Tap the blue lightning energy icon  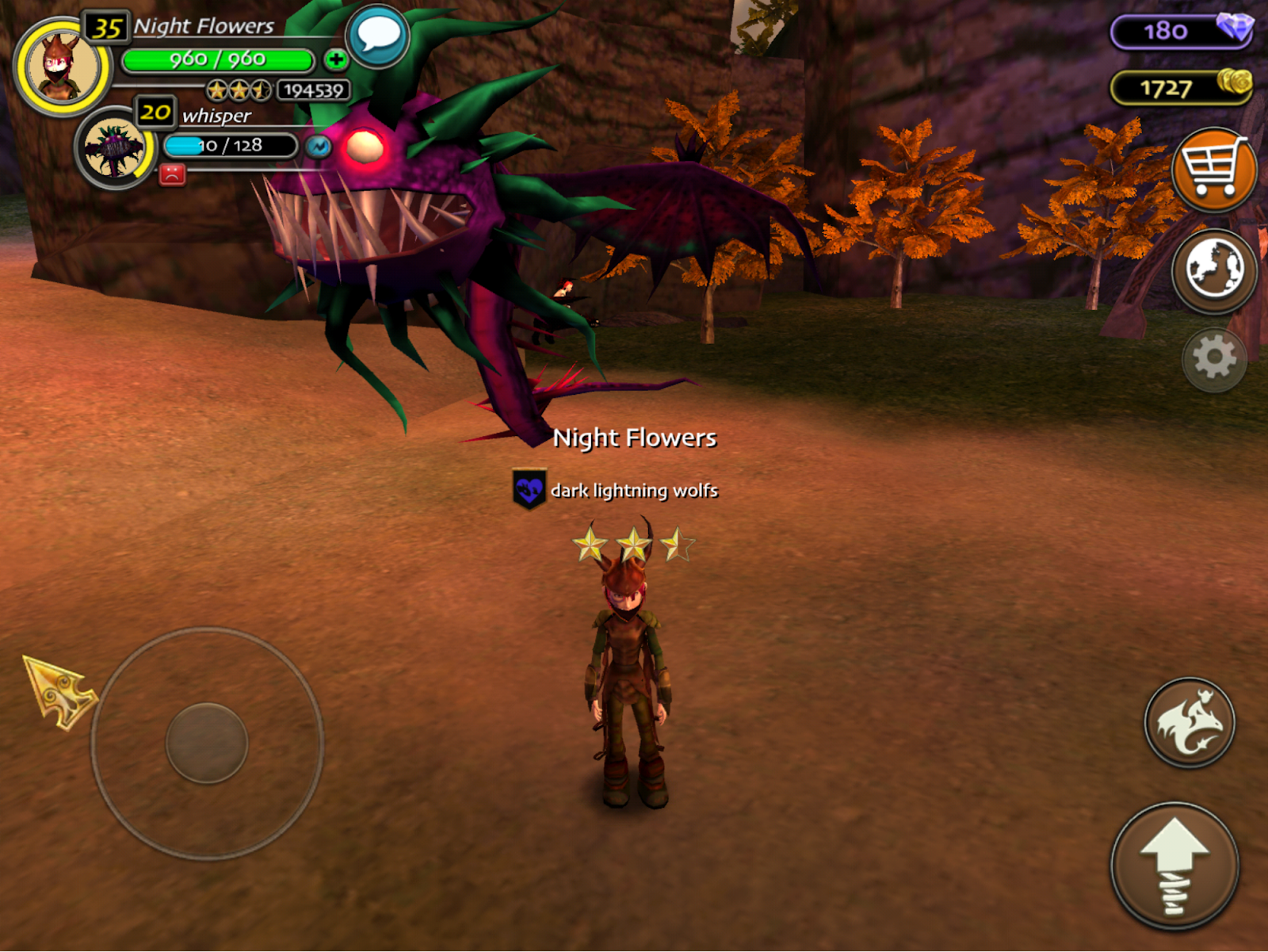319,147
